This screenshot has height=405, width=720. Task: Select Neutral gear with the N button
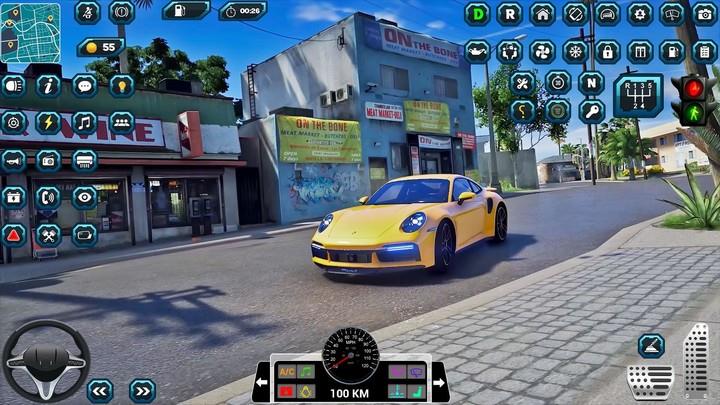591,82
